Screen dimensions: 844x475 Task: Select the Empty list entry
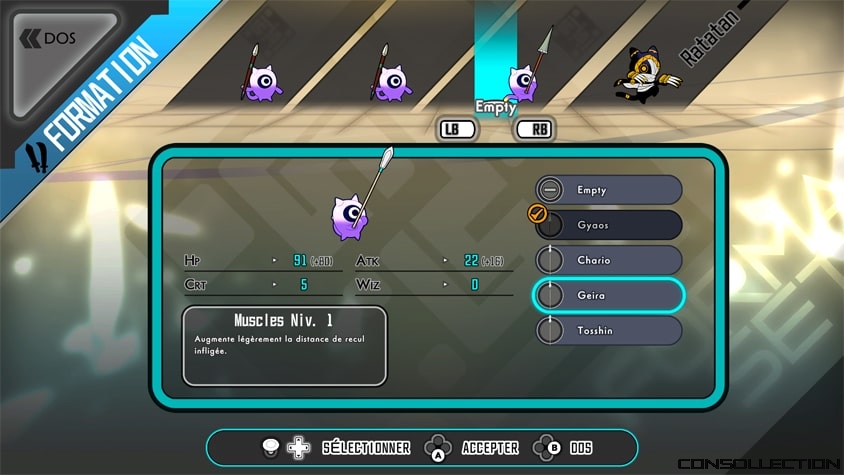click(609, 190)
